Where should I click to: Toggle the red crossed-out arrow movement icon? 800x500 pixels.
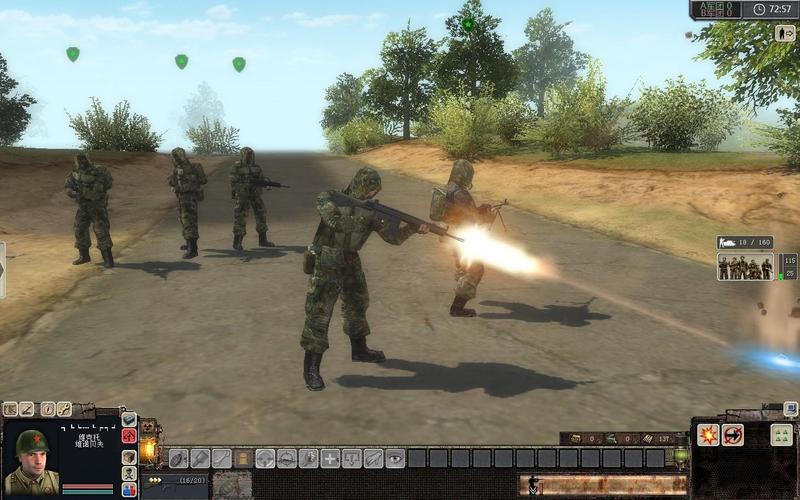733,435
